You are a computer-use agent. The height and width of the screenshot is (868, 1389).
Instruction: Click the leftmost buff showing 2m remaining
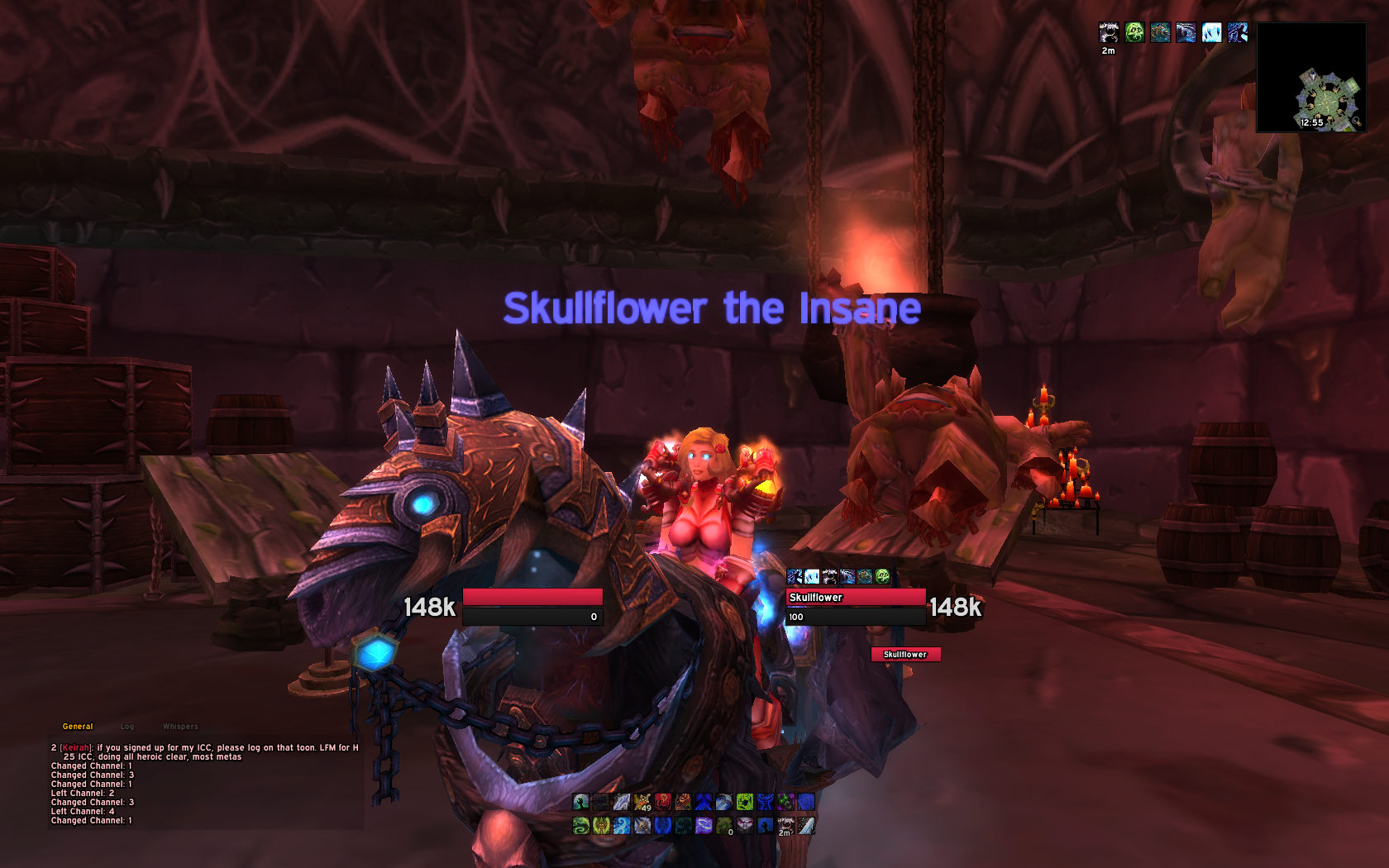click(1108, 33)
